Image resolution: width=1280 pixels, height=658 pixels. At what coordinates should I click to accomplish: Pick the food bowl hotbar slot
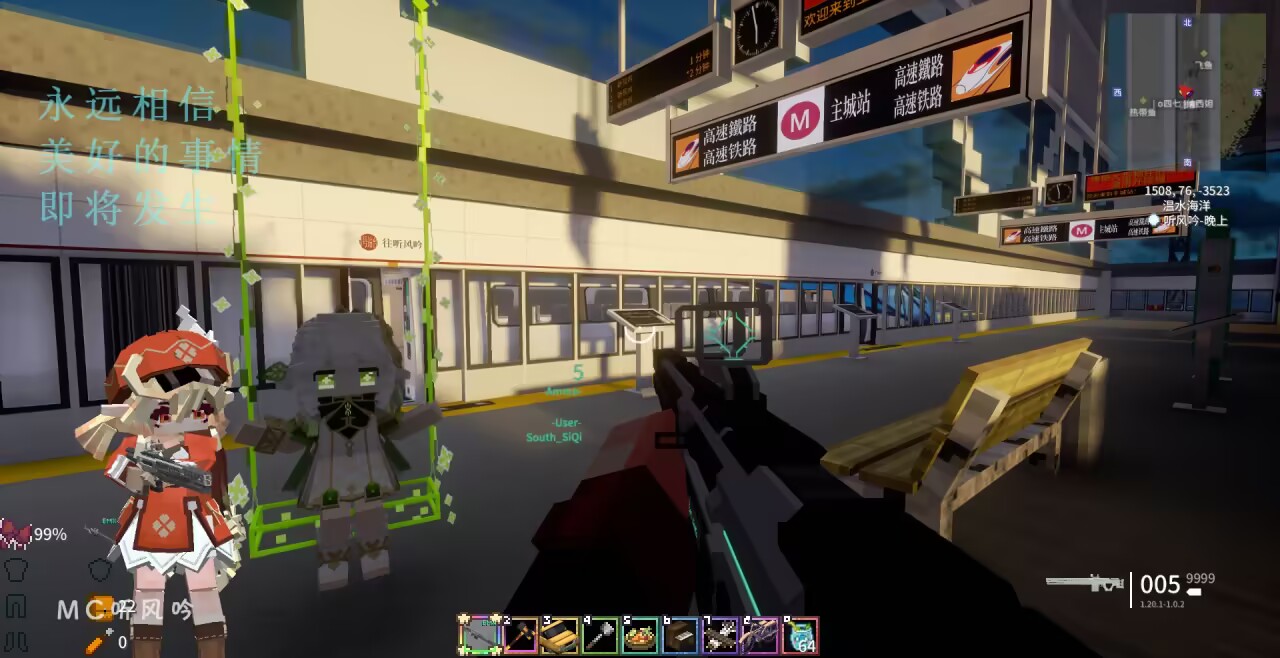pyautogui.click(x=640, y=635)
